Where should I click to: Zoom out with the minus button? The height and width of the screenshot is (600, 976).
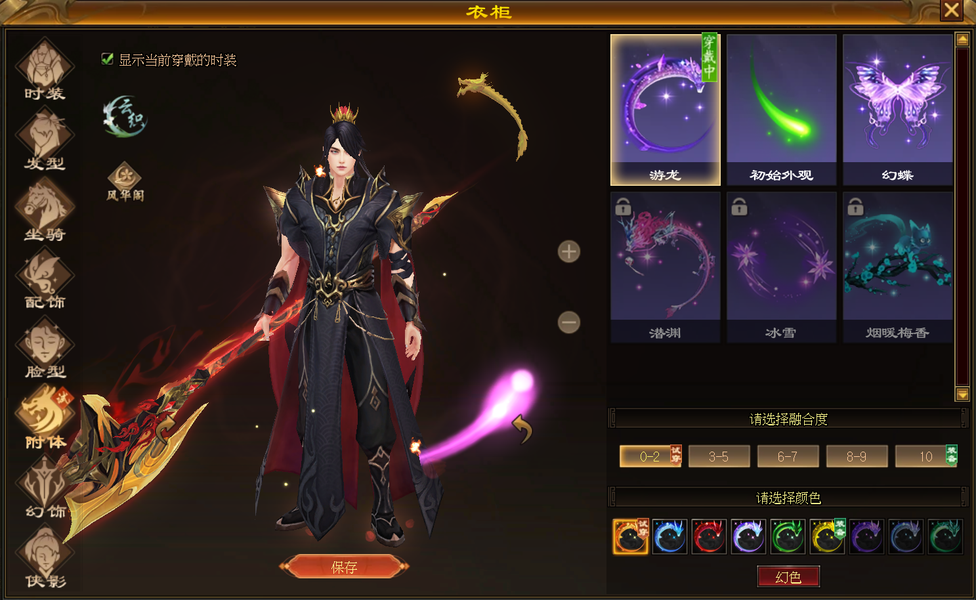[x=569, y=322]
